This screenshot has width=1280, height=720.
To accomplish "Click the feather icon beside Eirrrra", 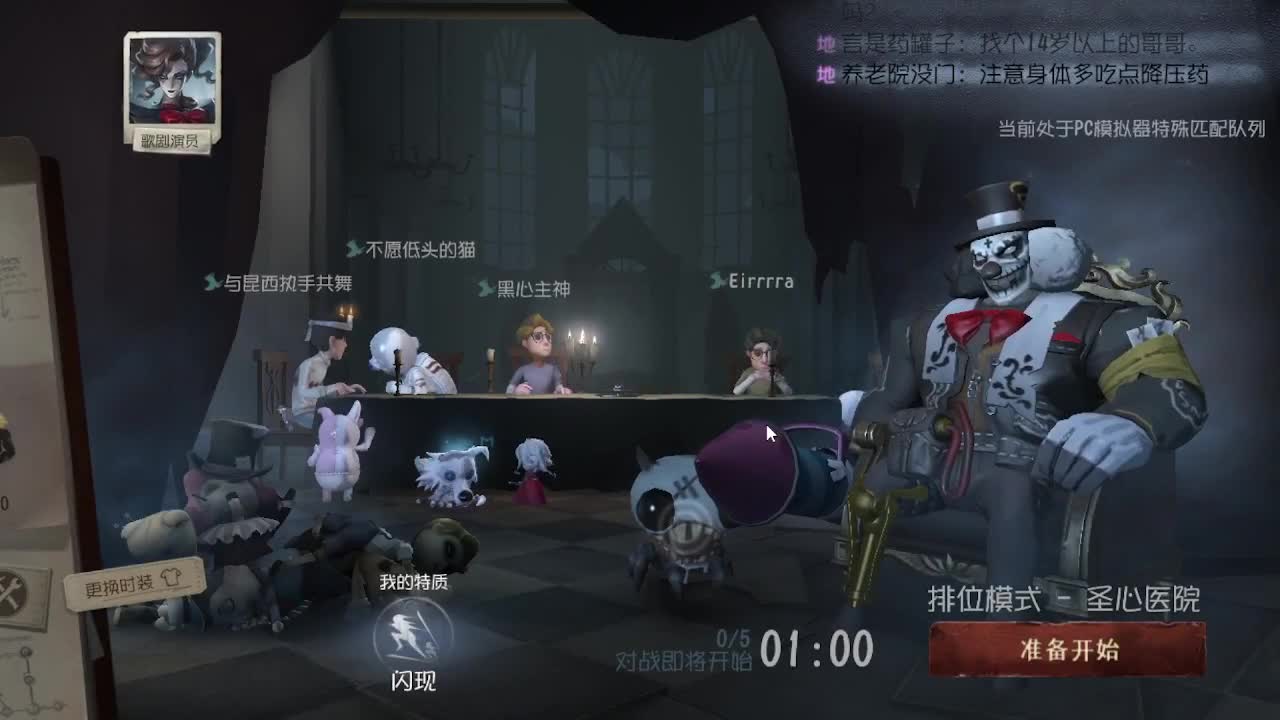I will click(x=712, y=281).
